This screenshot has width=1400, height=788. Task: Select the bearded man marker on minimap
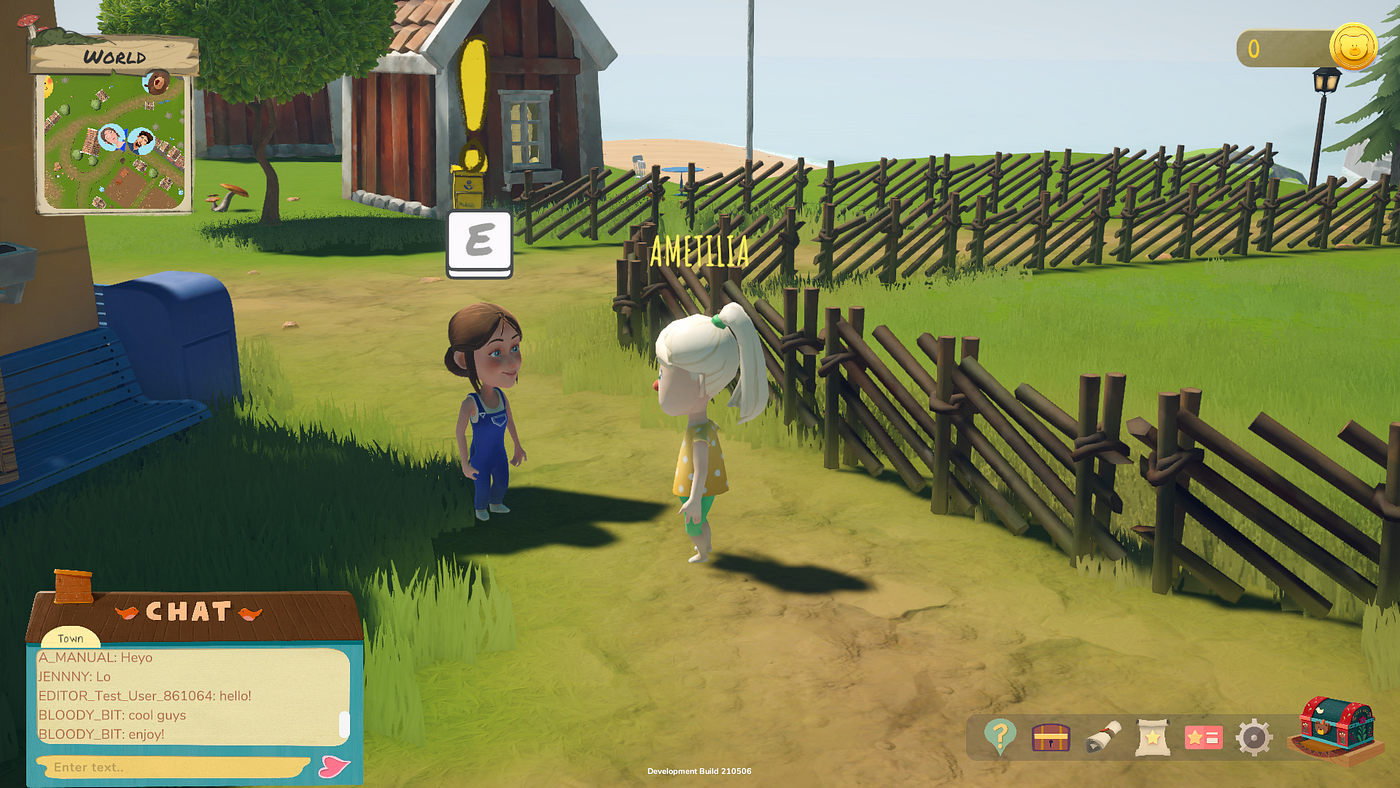pos(141,140)
